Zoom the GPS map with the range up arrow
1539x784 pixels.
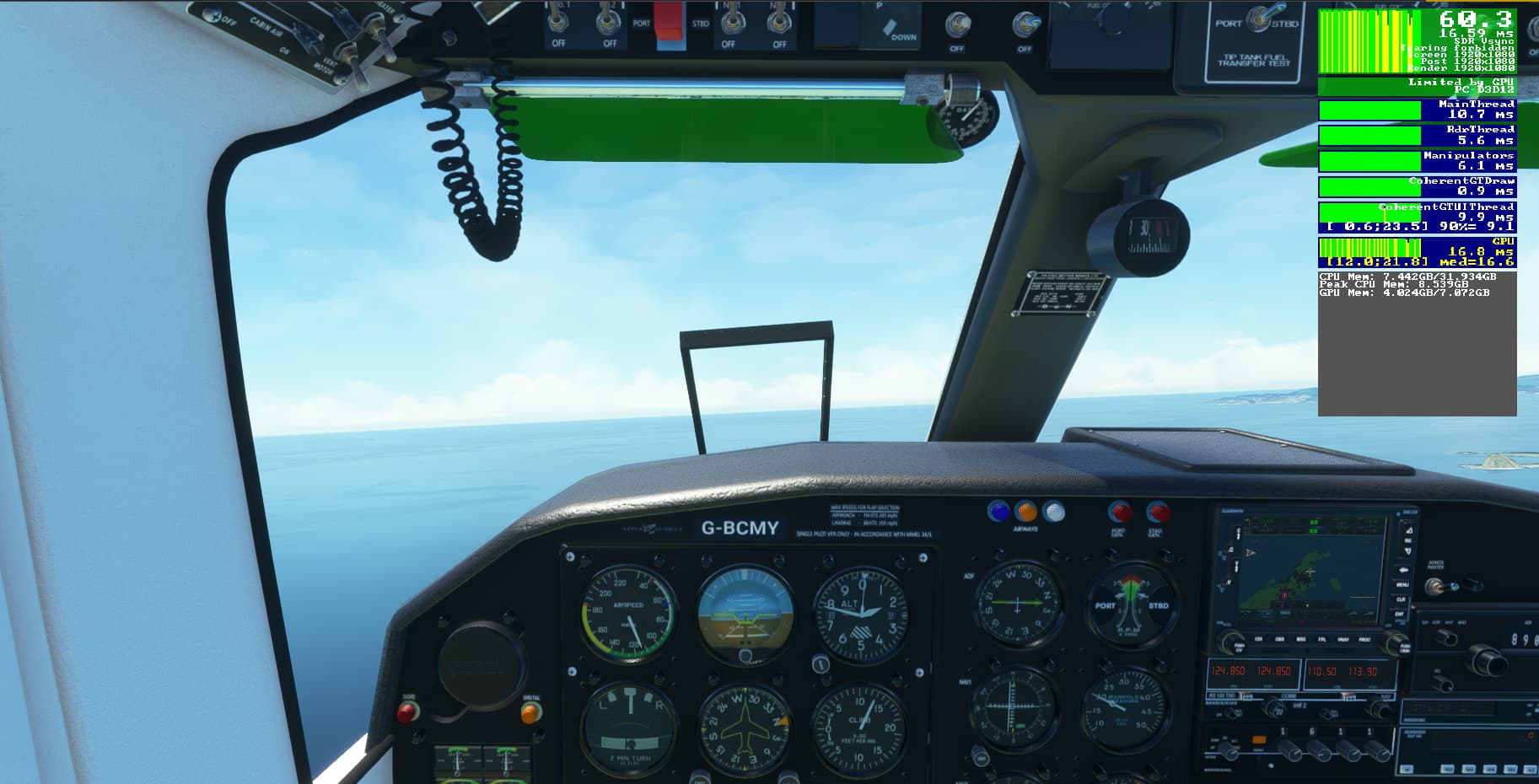(1407, 529)
